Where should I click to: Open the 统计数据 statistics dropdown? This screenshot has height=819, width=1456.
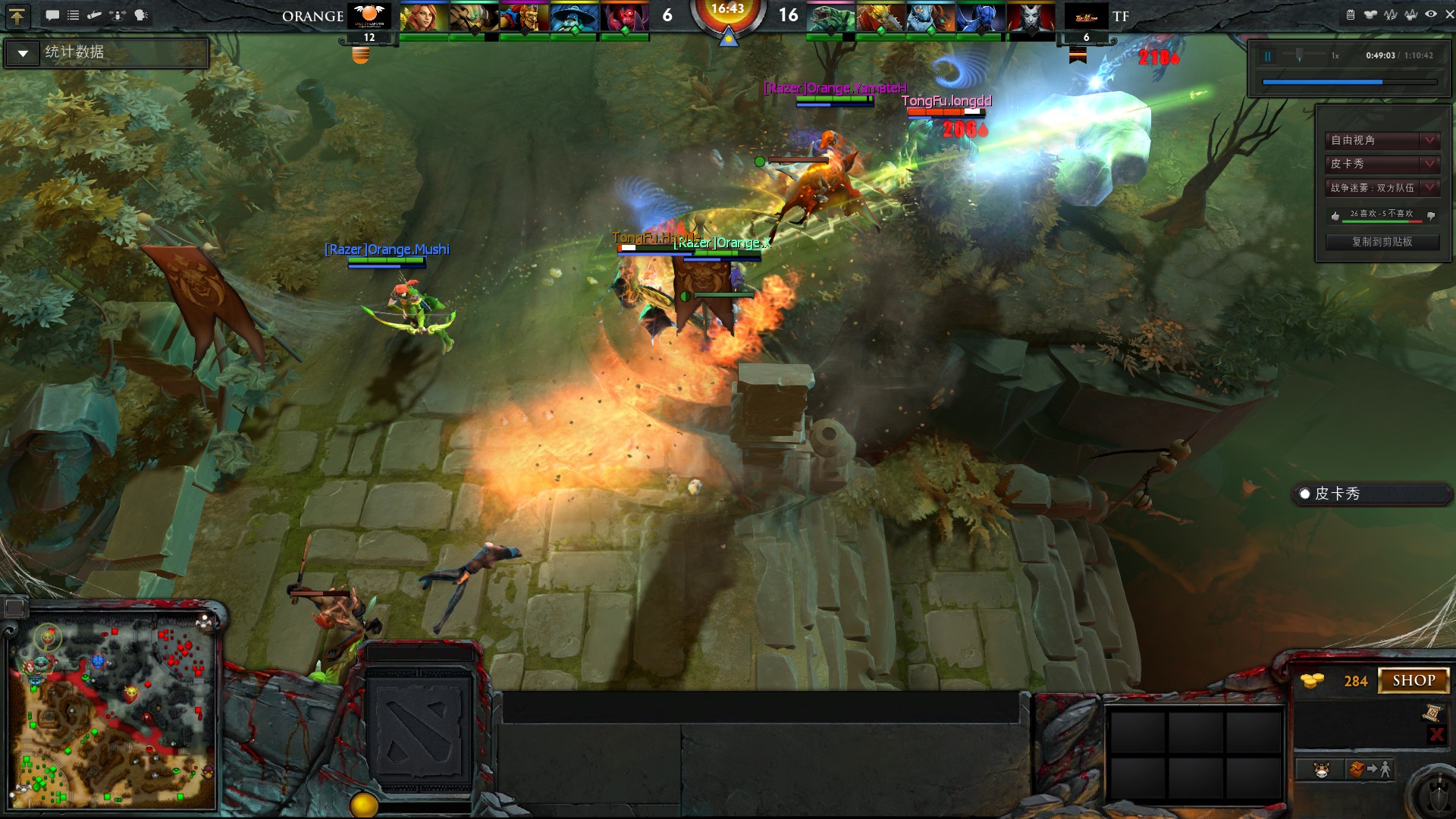23,53
